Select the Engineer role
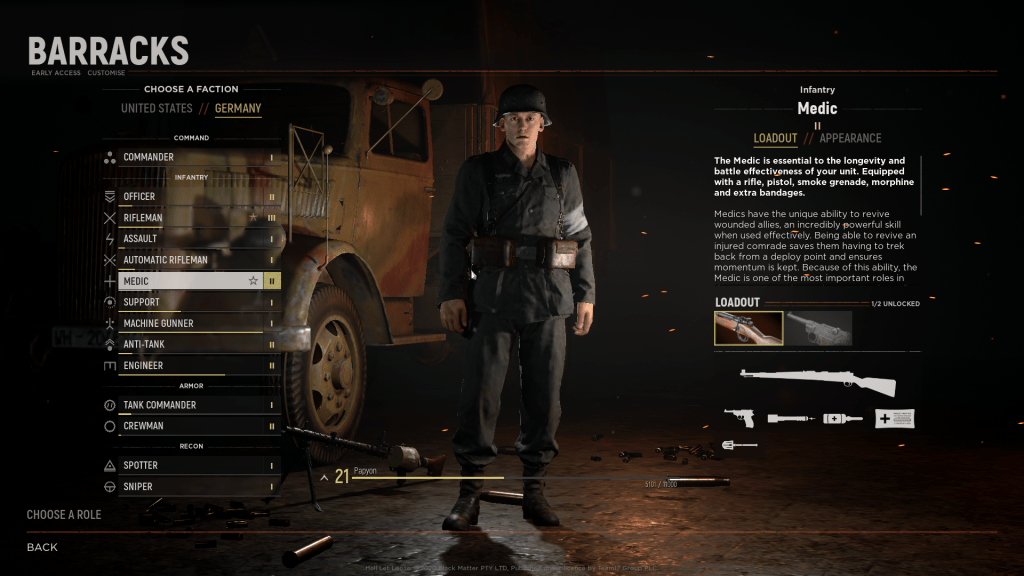Viewport: 1024px width, 576px height. [190, 366]
